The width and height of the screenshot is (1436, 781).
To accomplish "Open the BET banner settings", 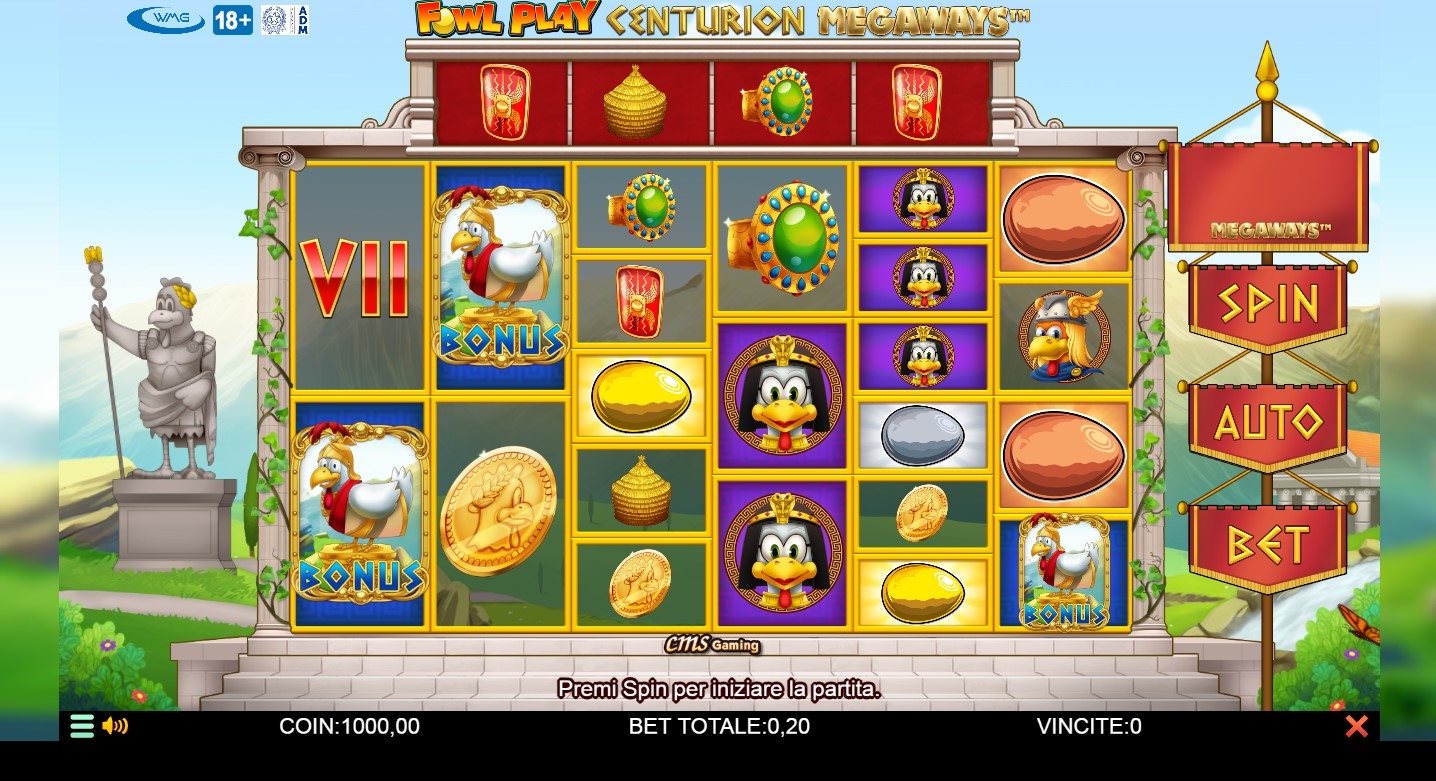I will (x=1267, y=545).
